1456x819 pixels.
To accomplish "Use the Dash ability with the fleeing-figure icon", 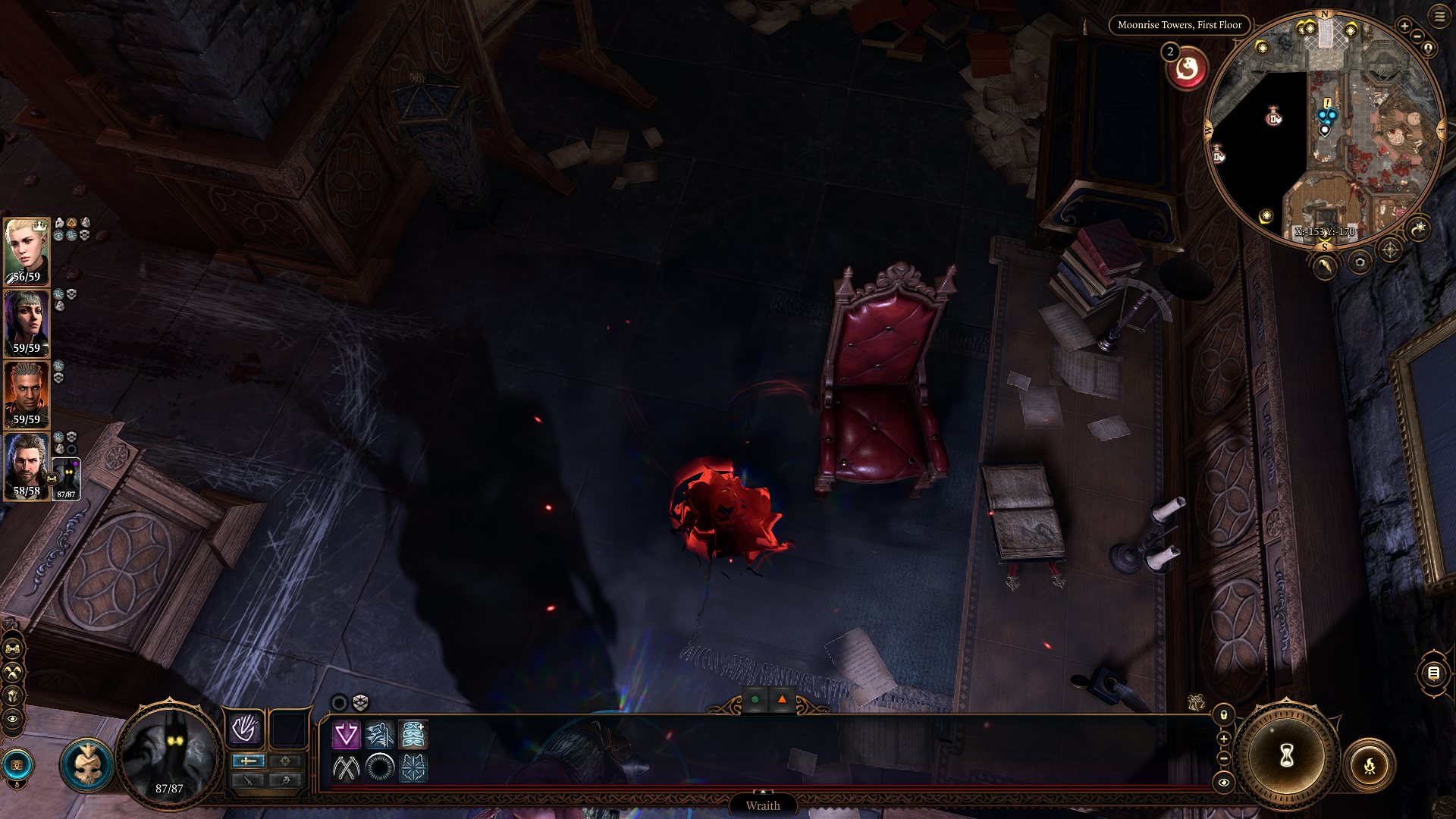I will point(380,733).
